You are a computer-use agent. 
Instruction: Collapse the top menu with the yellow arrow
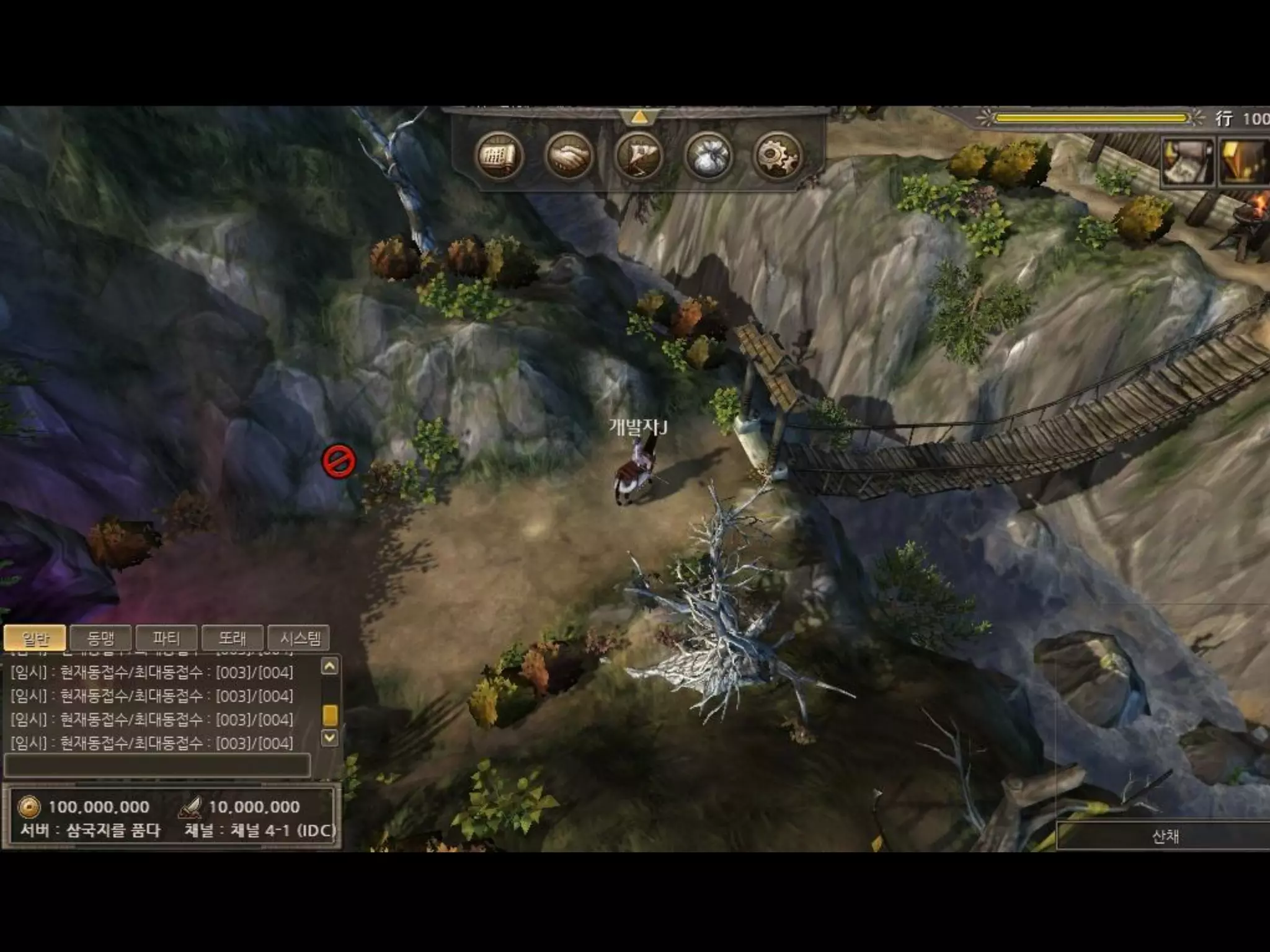tap(639, 117)
